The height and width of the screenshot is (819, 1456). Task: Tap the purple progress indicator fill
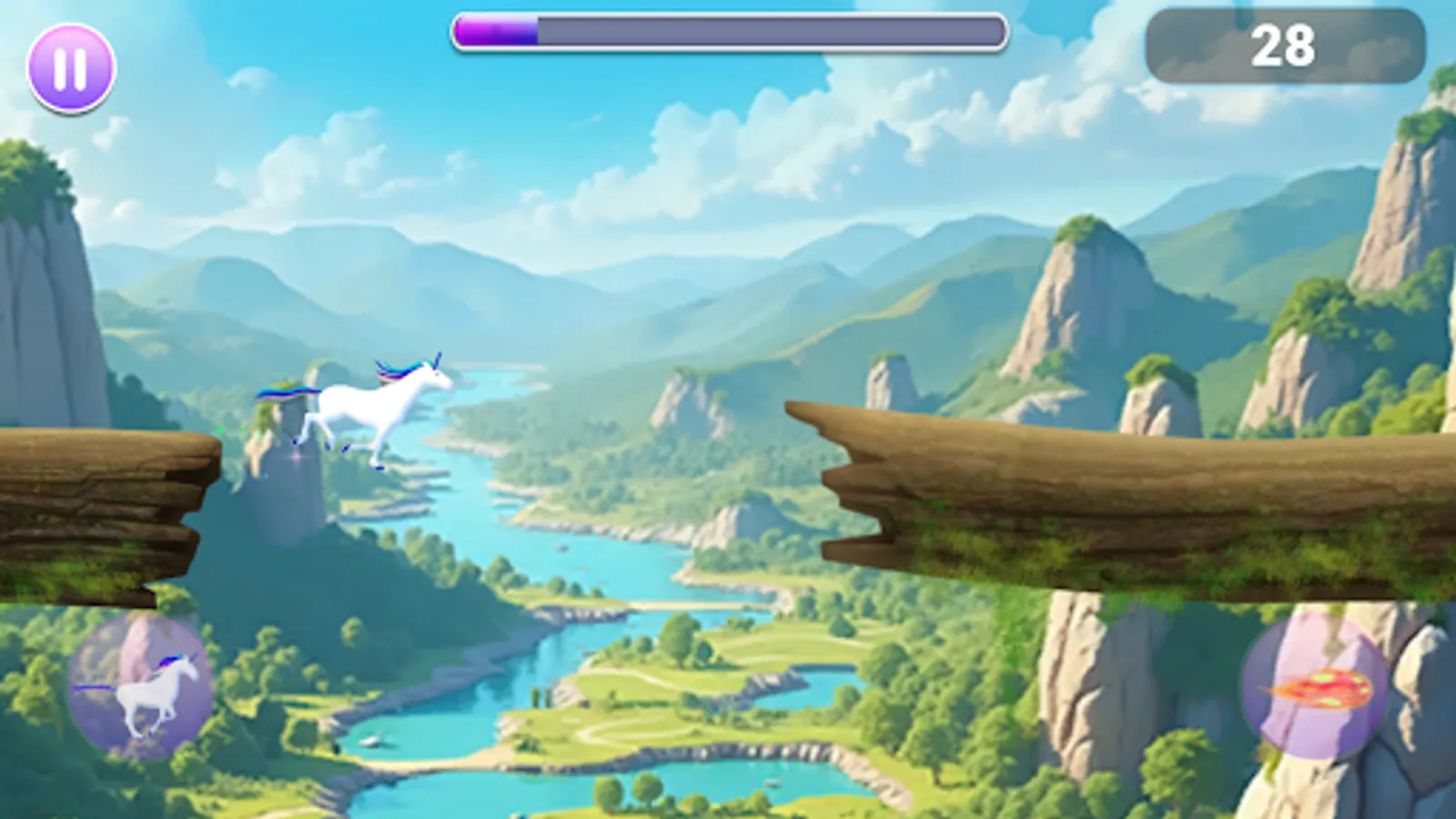(x=496, y=30)
